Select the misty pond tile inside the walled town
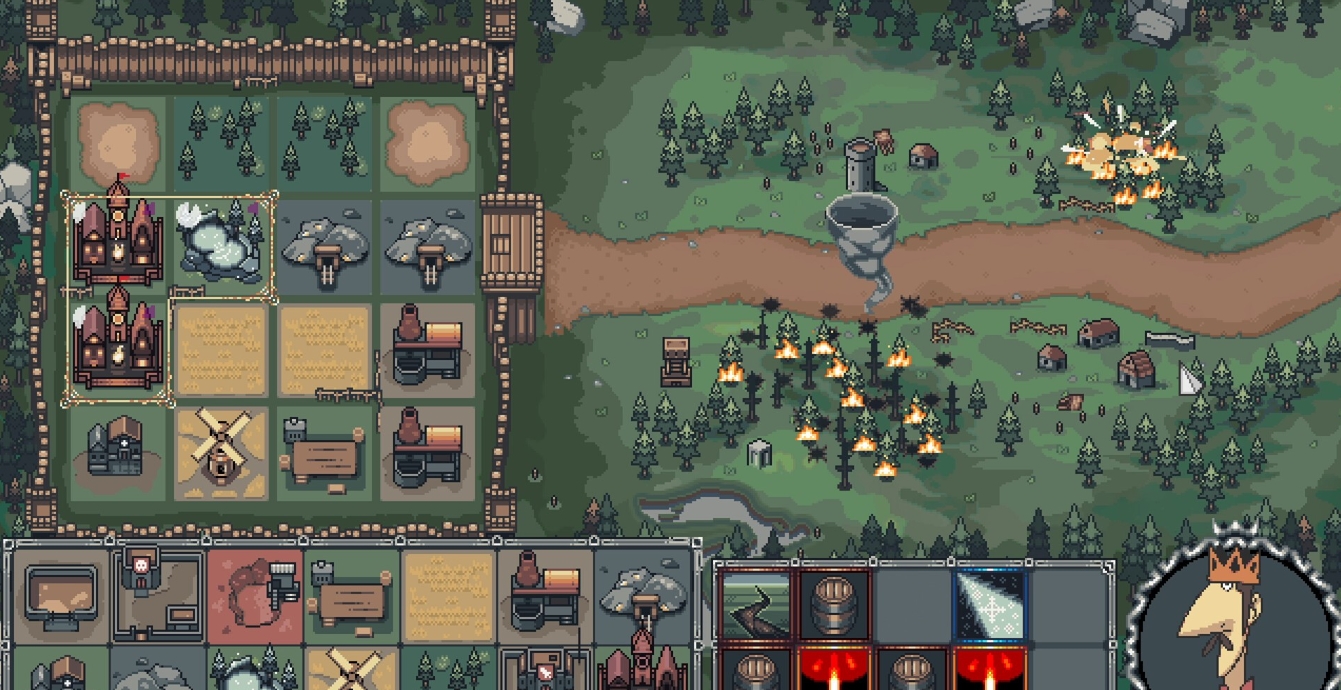Image resolution: width=1341 pixels, height=690 pixels. coord(221,246)
